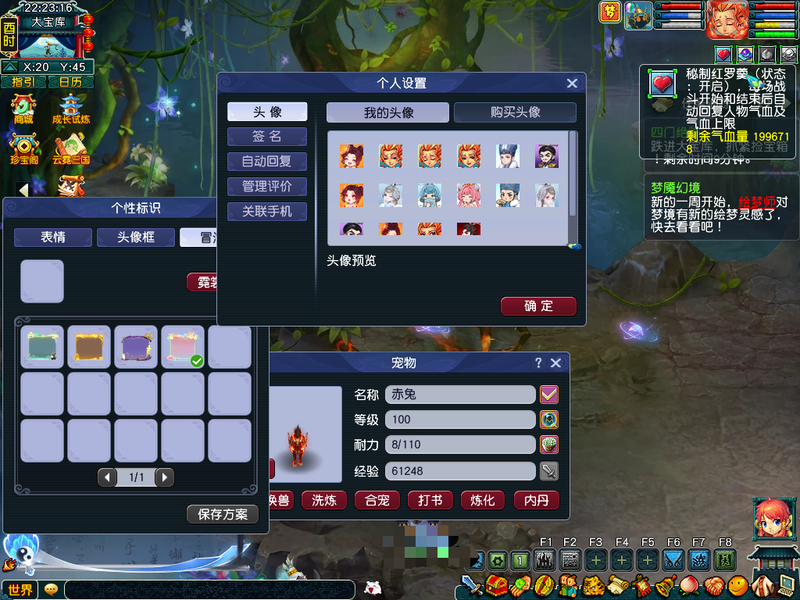Open the 头像框 tab
Image resolution: width=800 pixels, height=600 pixels.
[134, 237]
